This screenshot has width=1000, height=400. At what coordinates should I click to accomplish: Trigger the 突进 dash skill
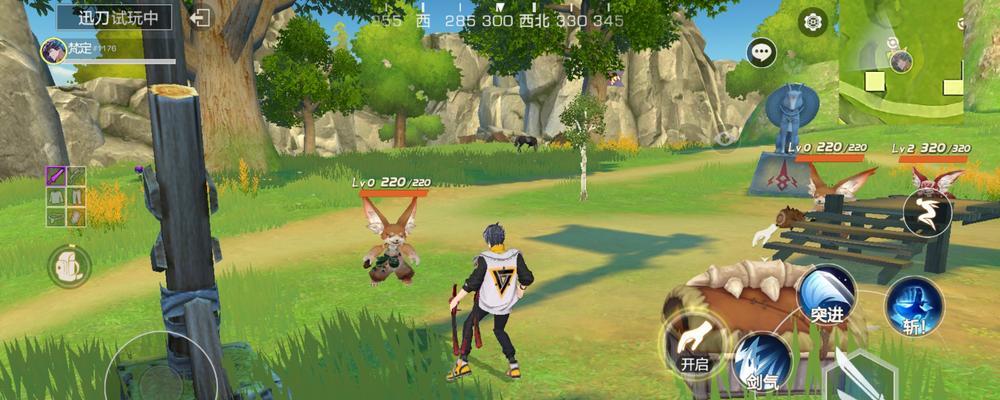click(827, 296)
